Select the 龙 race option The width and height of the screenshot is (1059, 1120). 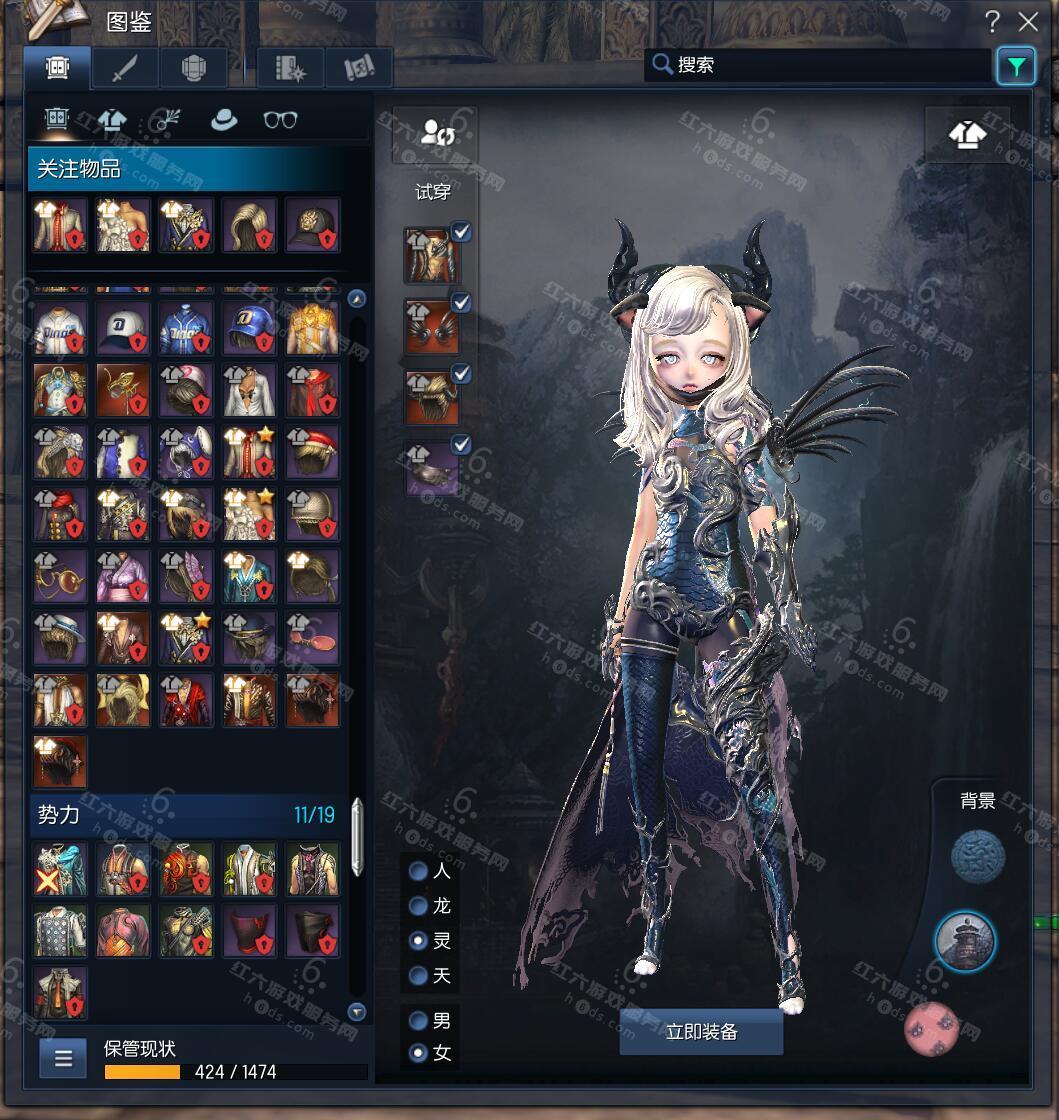[419, 906]
